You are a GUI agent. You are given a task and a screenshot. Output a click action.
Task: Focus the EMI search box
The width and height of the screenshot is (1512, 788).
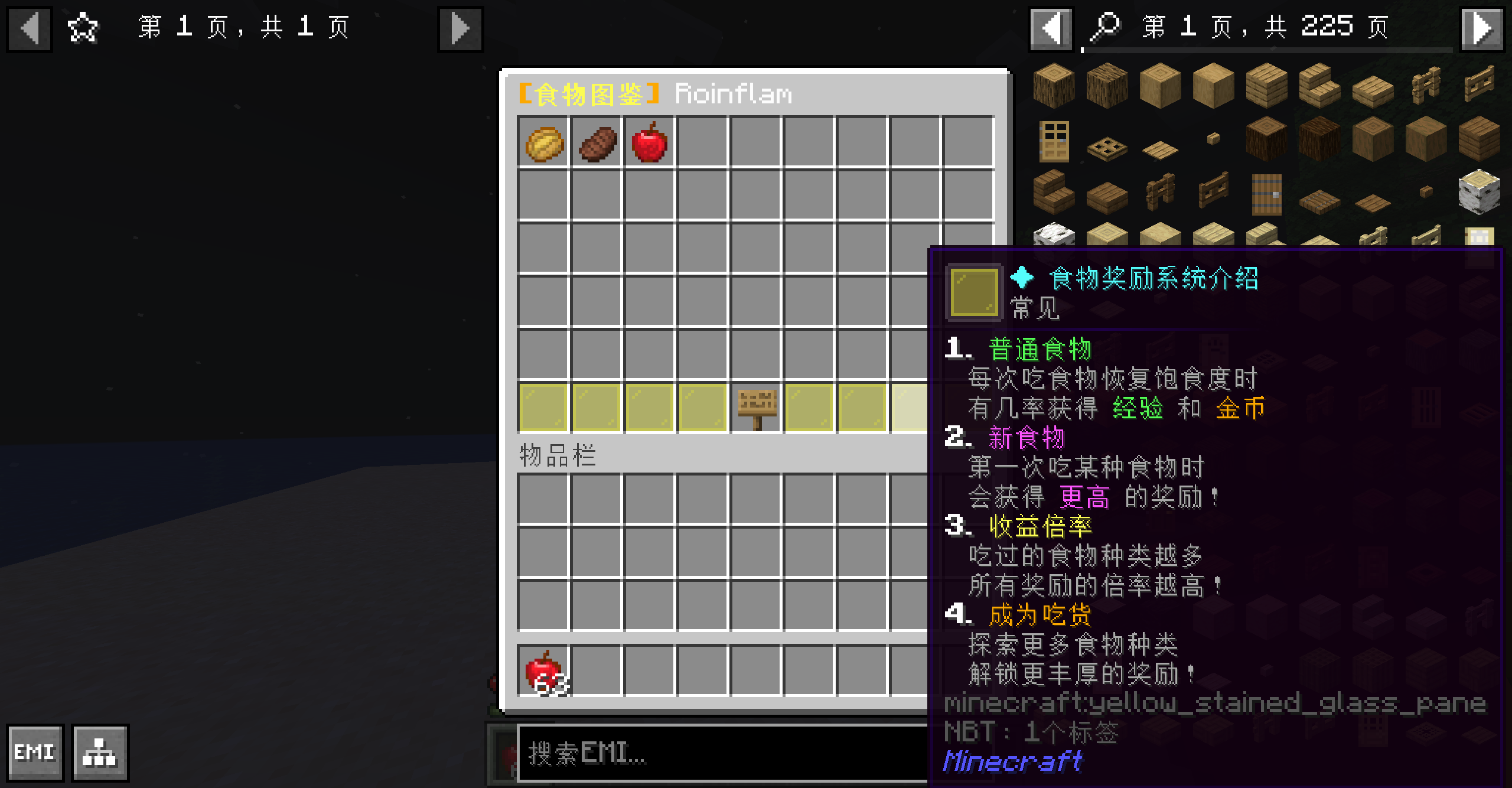tap(721, 753)
